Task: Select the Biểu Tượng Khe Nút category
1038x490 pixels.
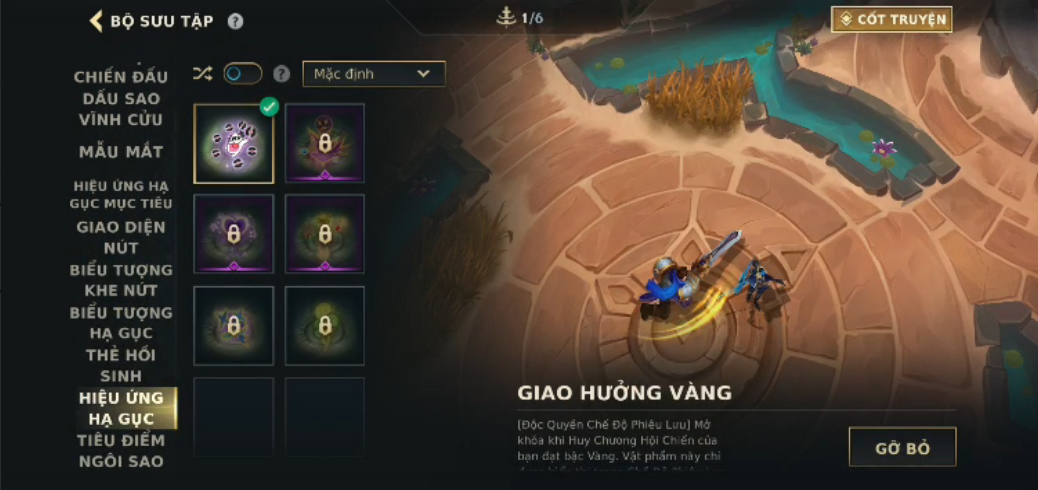Action: [121, 280]
